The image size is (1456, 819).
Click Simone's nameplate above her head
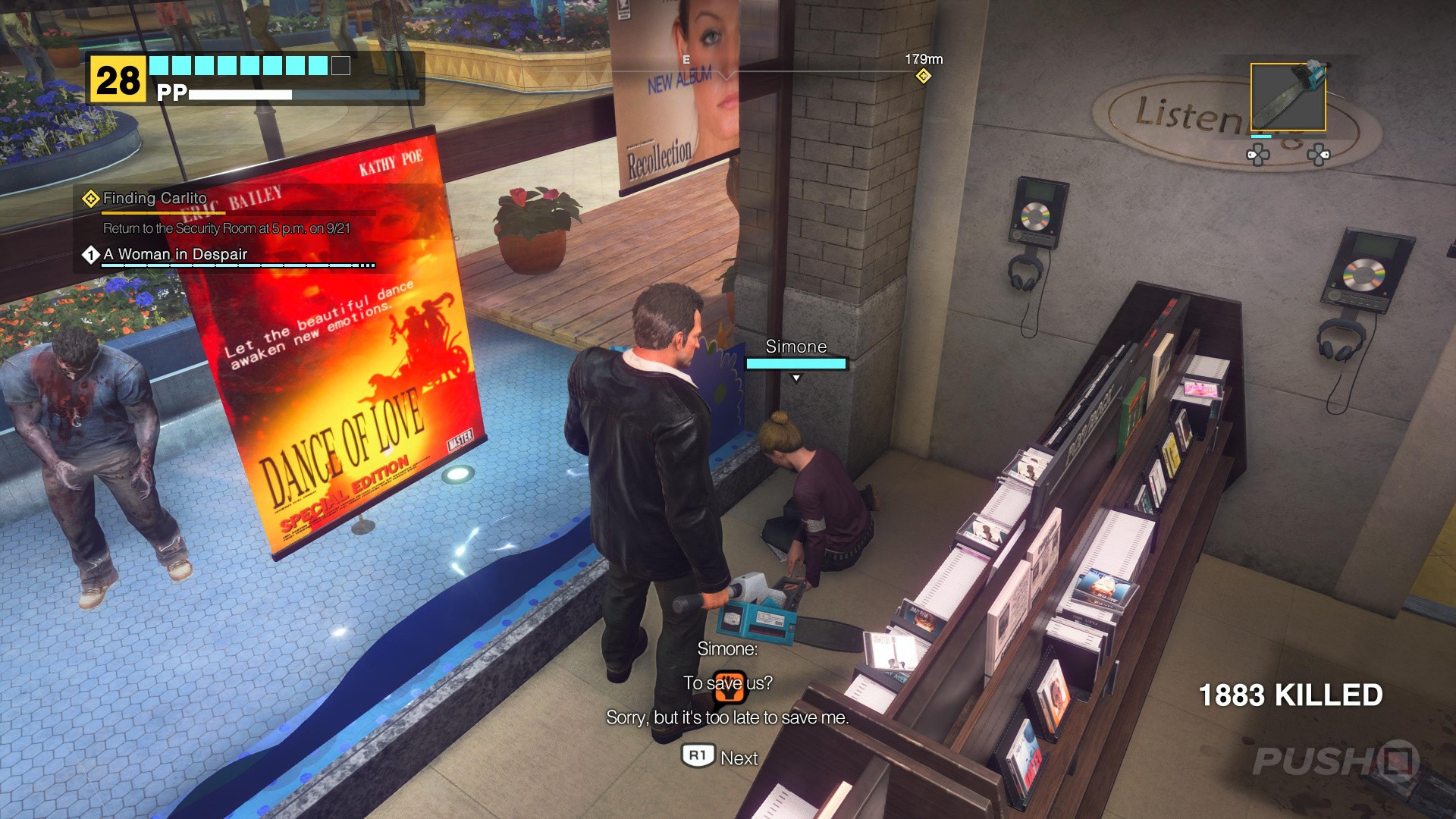click(795, 347)
